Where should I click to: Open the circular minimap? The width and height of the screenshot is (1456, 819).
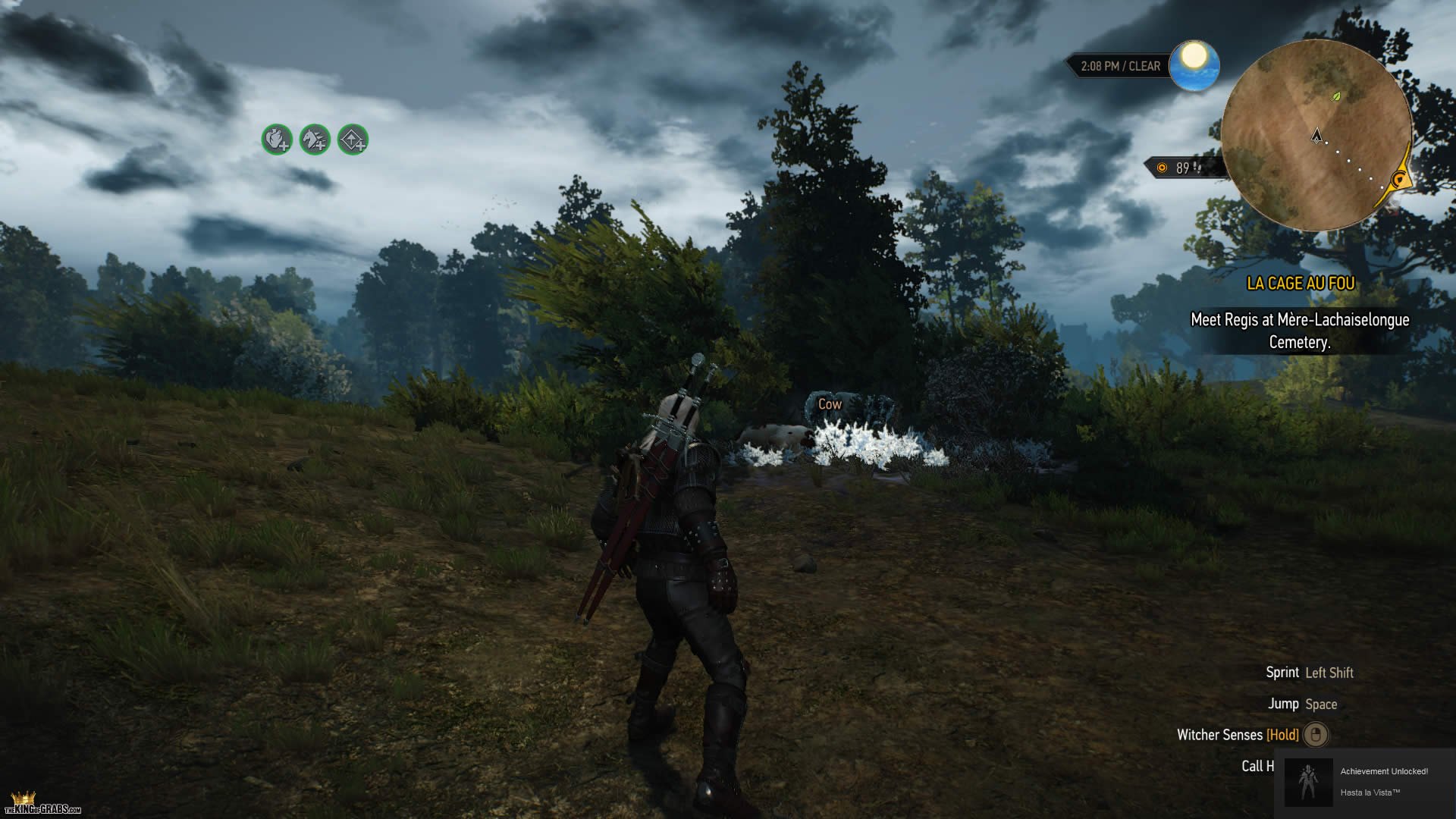(1316, 135)
